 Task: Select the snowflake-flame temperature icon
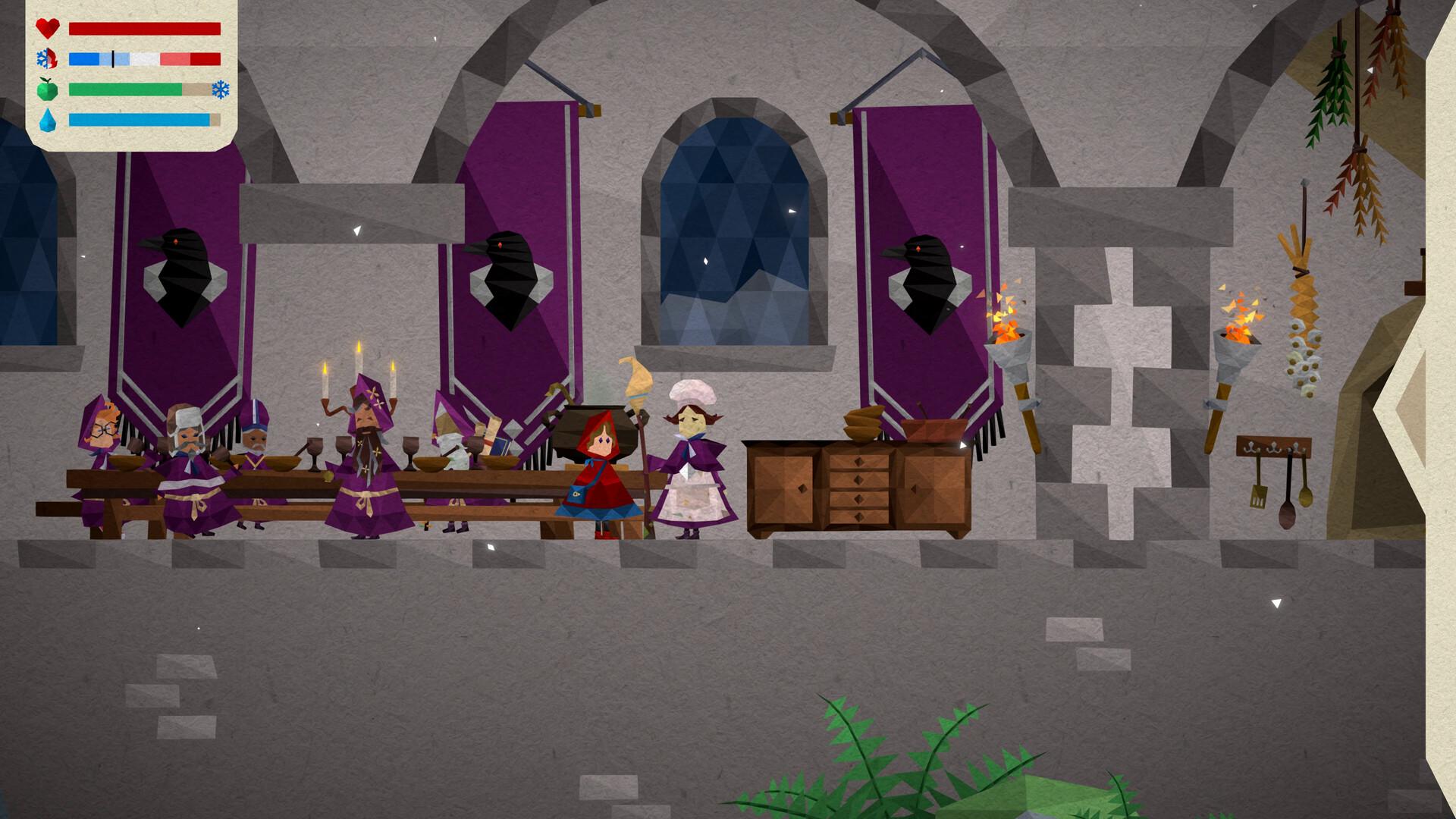click(x=47, y=57)
